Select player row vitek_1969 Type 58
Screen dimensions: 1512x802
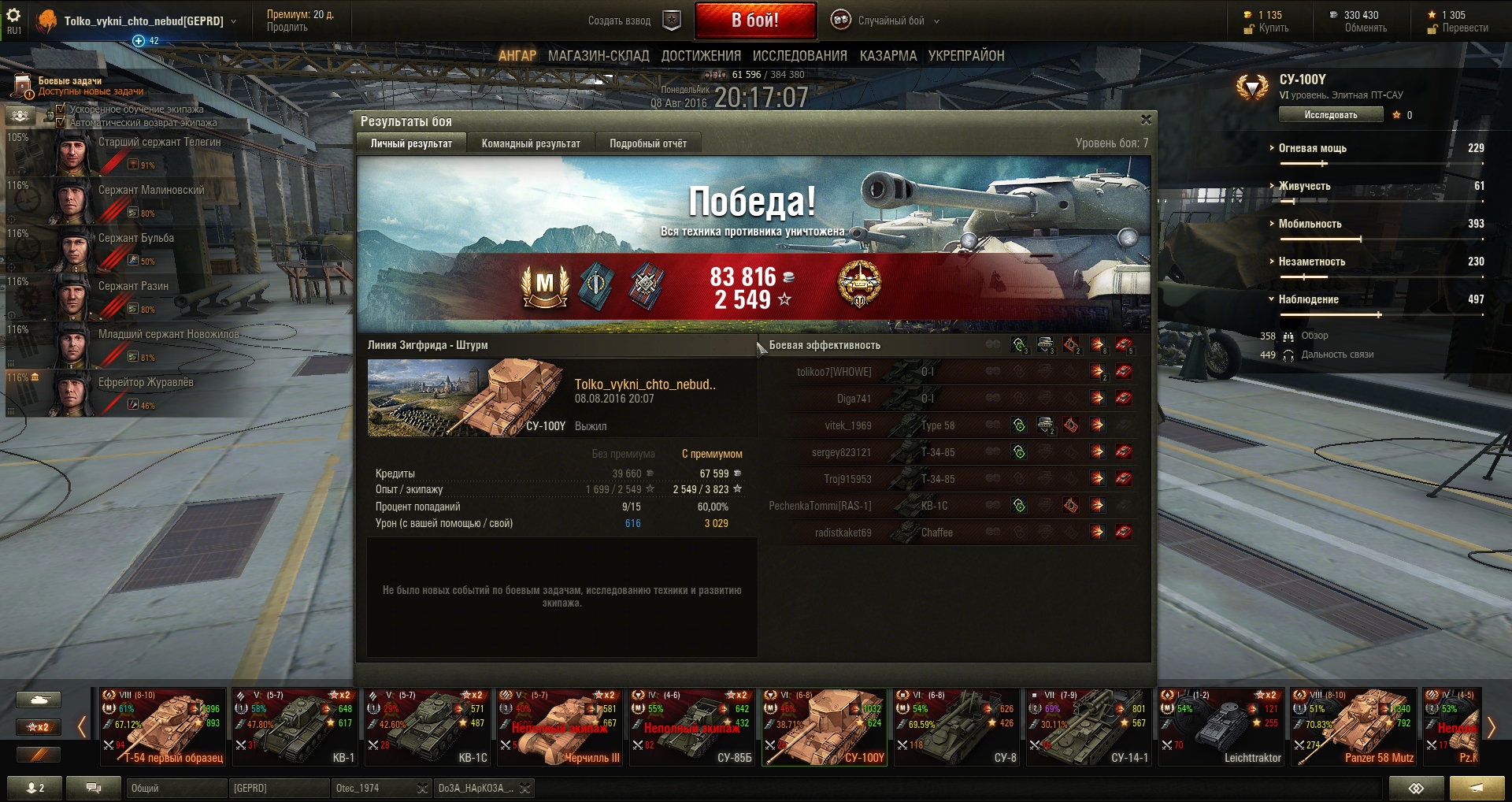(x=945, y=425)
